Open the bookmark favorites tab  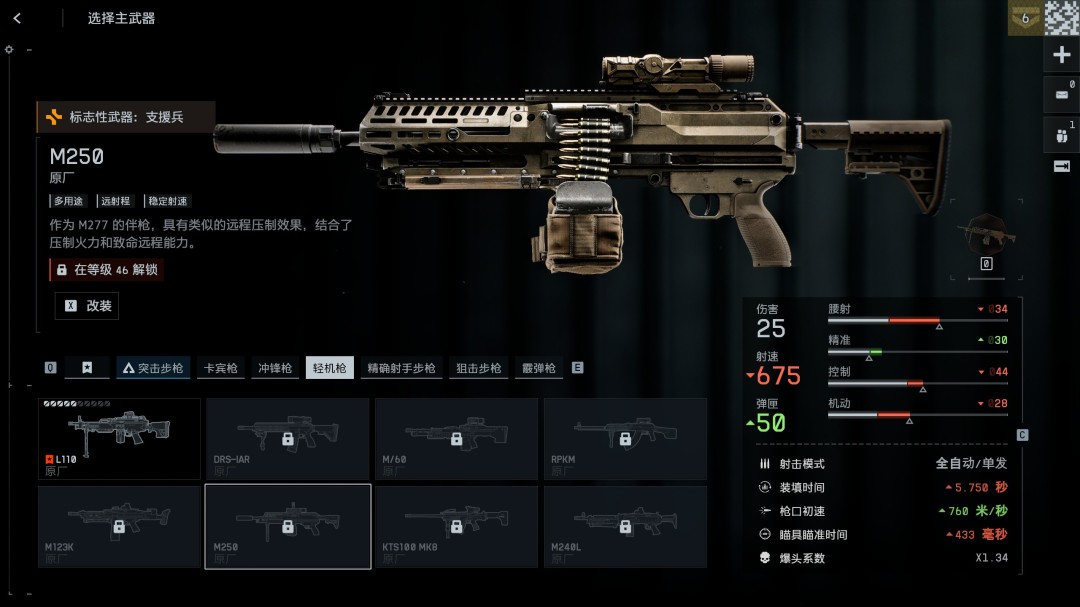click(87, 368)
